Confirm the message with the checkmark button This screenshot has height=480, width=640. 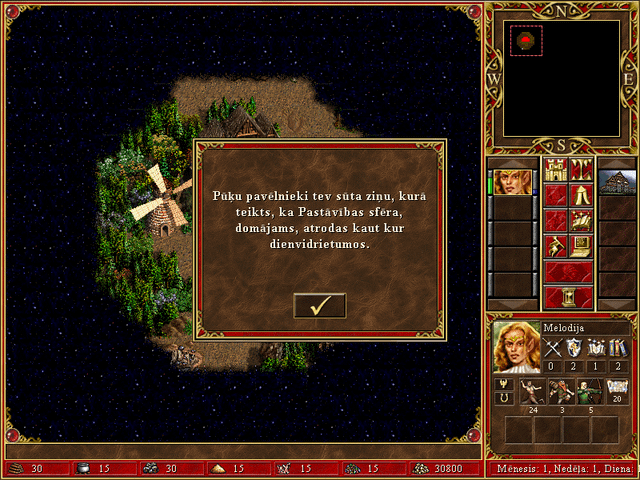click(x=320, y=306)
